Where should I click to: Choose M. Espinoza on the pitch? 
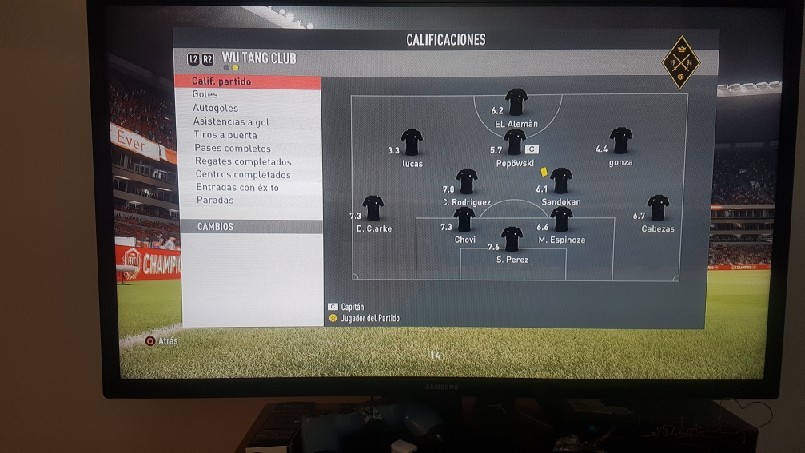(x=561, y=219)
